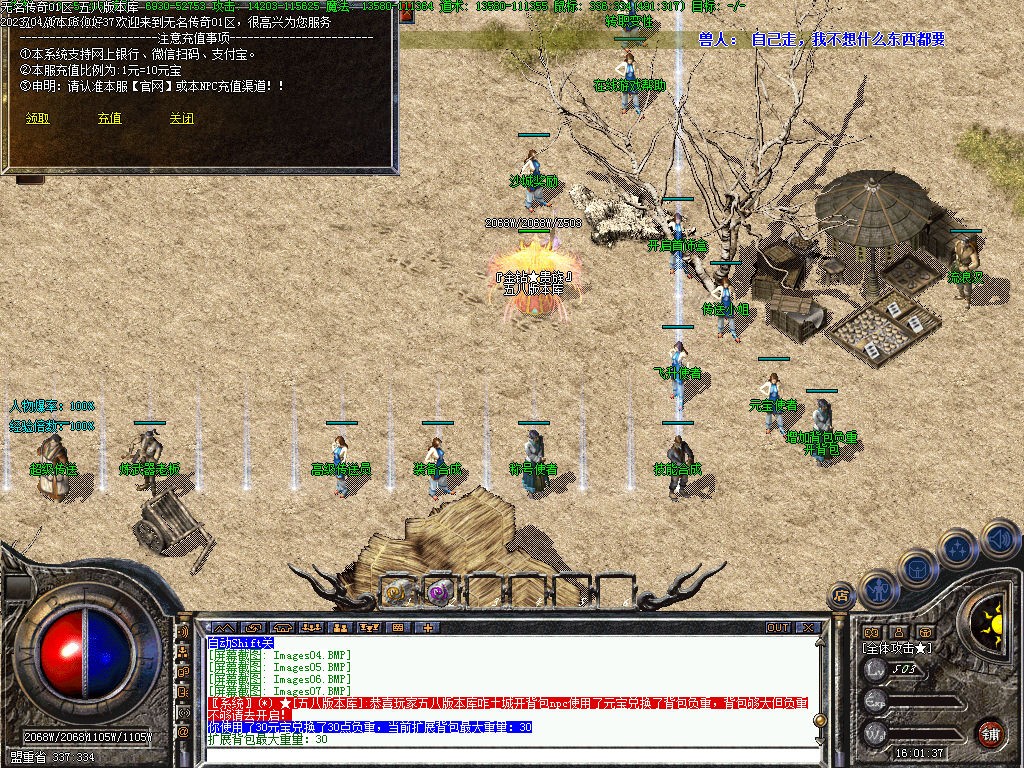1024x768 pixels.
Task: Open the red 铺 stall button
Action: [x=990, y=733]
